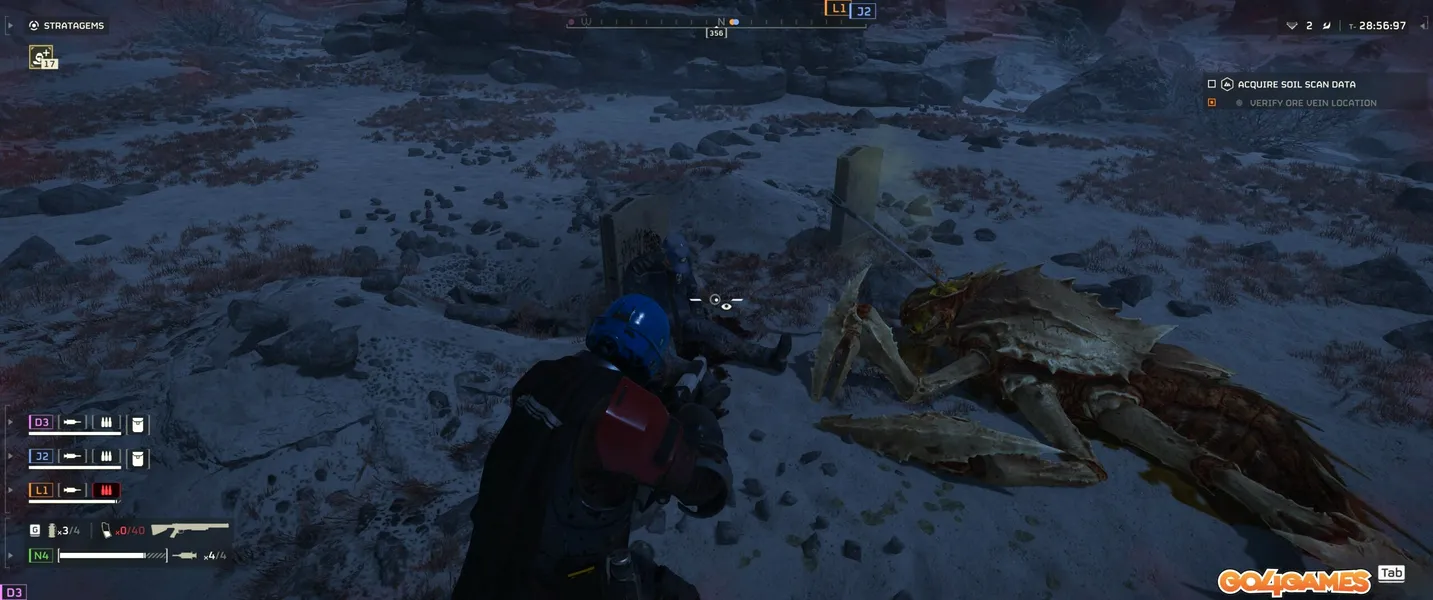Click D3's backpack icon
This screenshot has height=600, width=1433.
[138, 424]
